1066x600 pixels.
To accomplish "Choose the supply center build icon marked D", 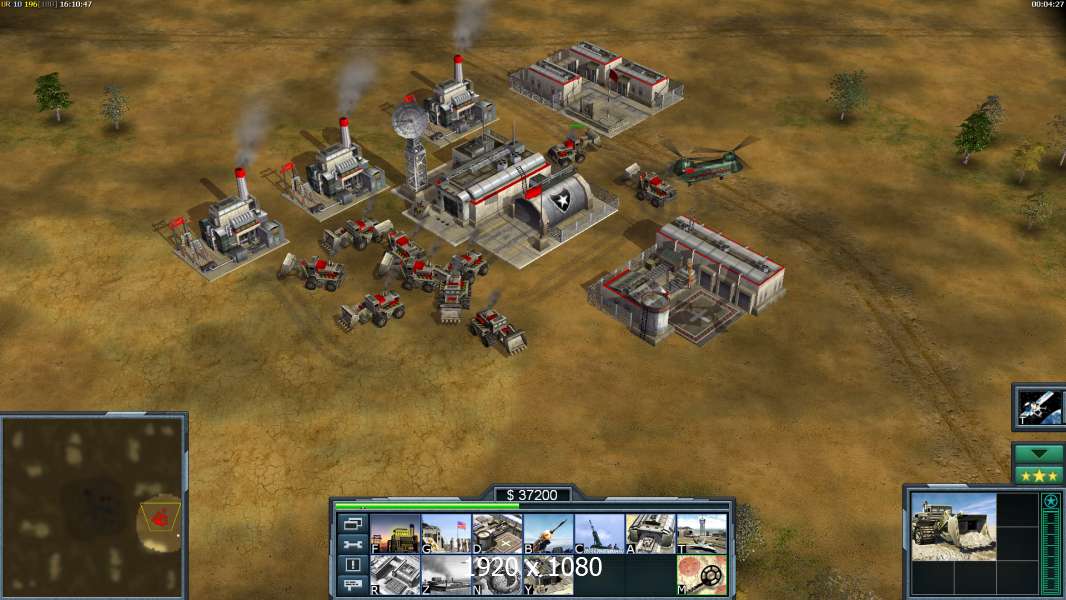I will pos(497,534).
